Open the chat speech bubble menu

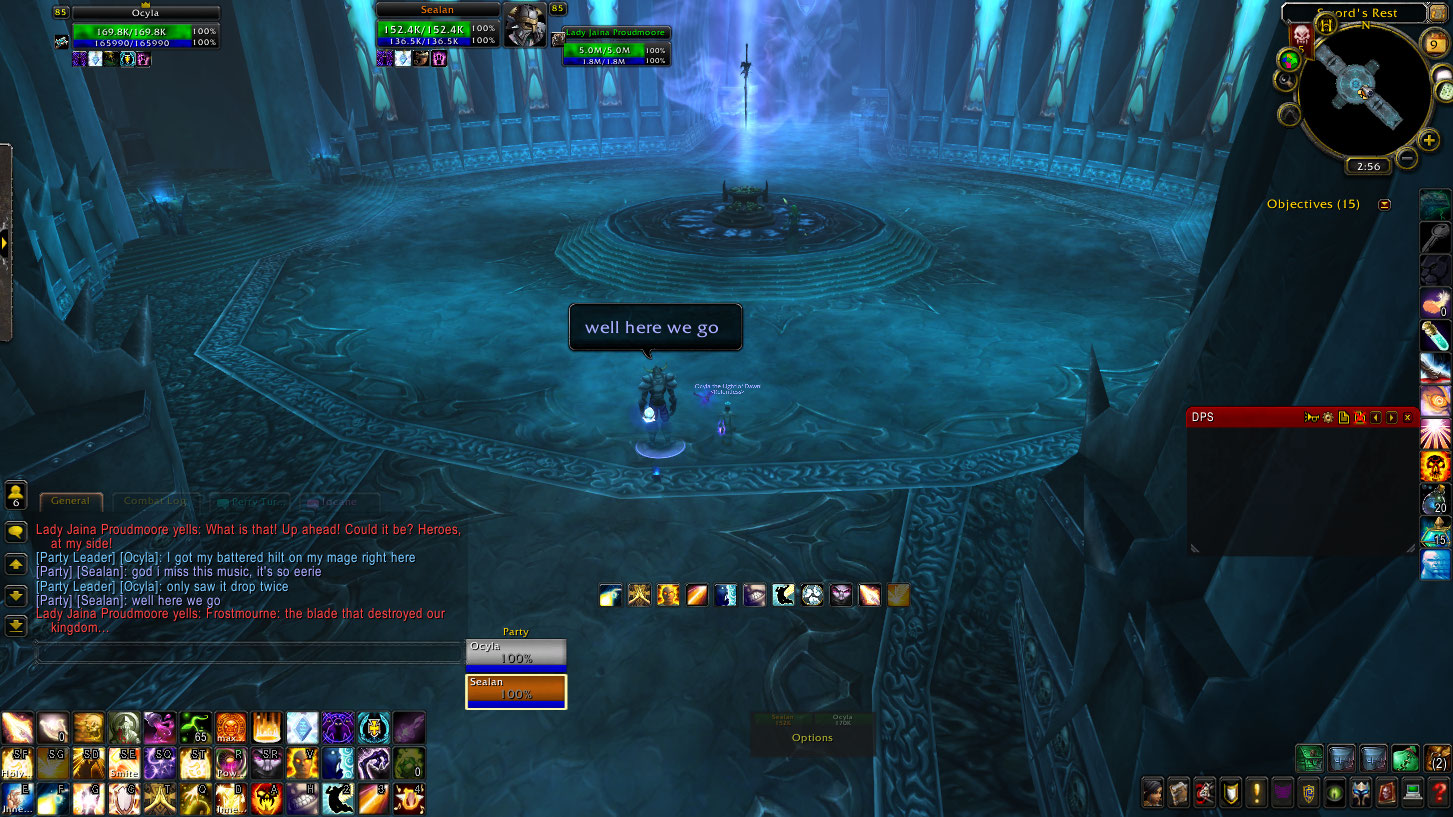[x=16, y=532]
